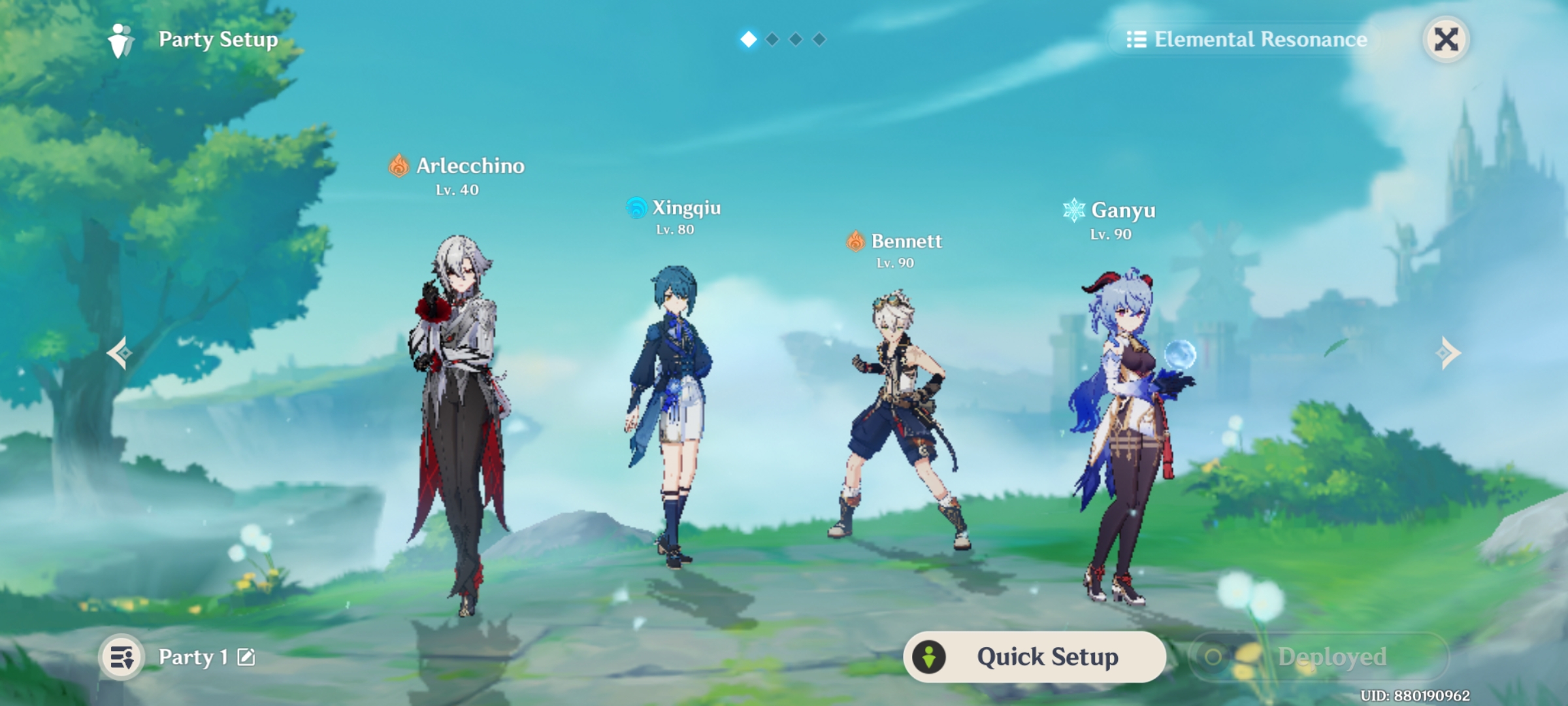Click the Elemental Resonance list icon
Screen dimensions: 1568x706
coord(1135,39)
